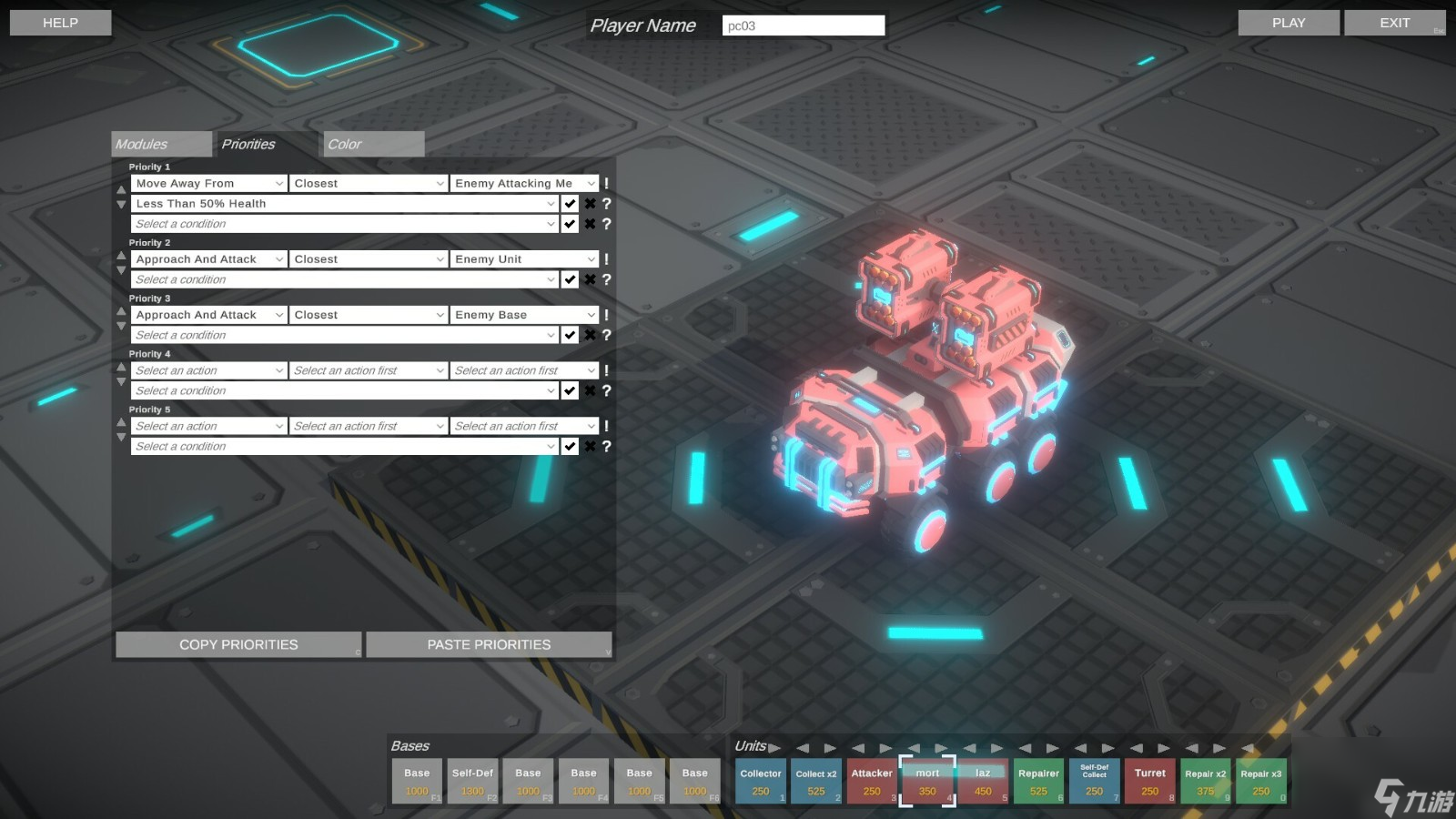1456x819 pixels.
Task: Change the Less Than 50% Health condition
Action: 344,204
